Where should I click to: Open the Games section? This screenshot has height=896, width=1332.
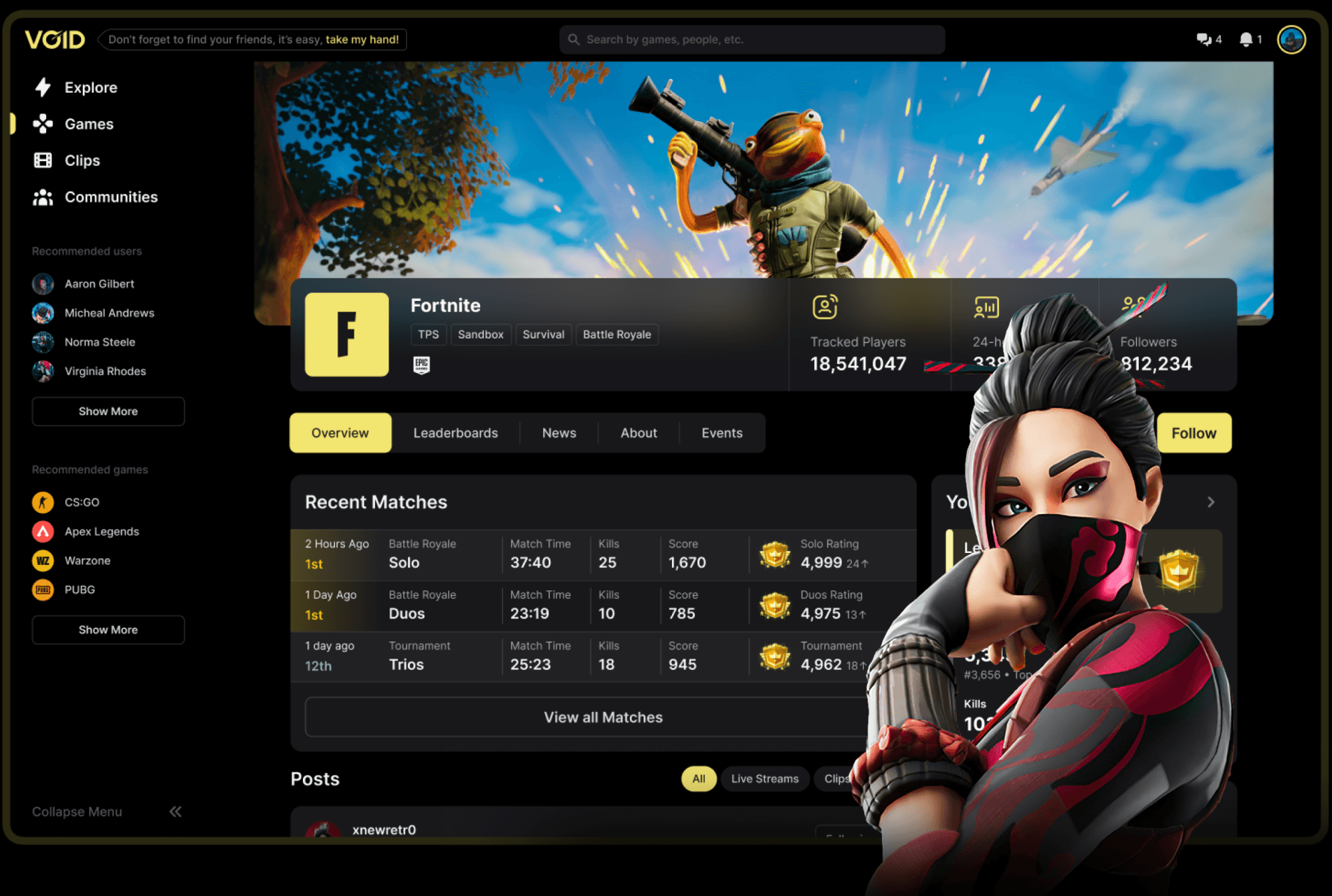[88, 124]
